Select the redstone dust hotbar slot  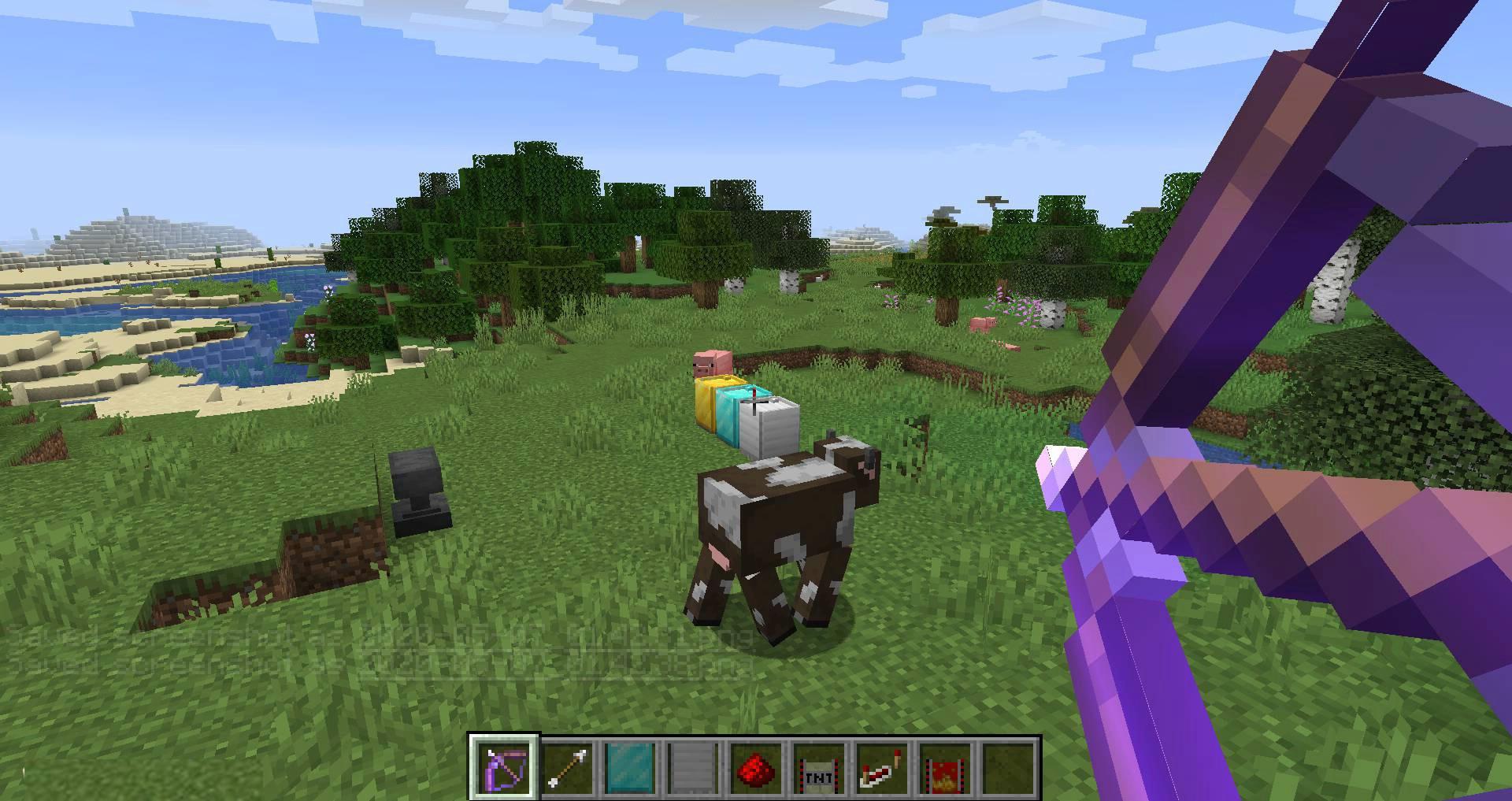pyautogui.click(x=756, y=768)
